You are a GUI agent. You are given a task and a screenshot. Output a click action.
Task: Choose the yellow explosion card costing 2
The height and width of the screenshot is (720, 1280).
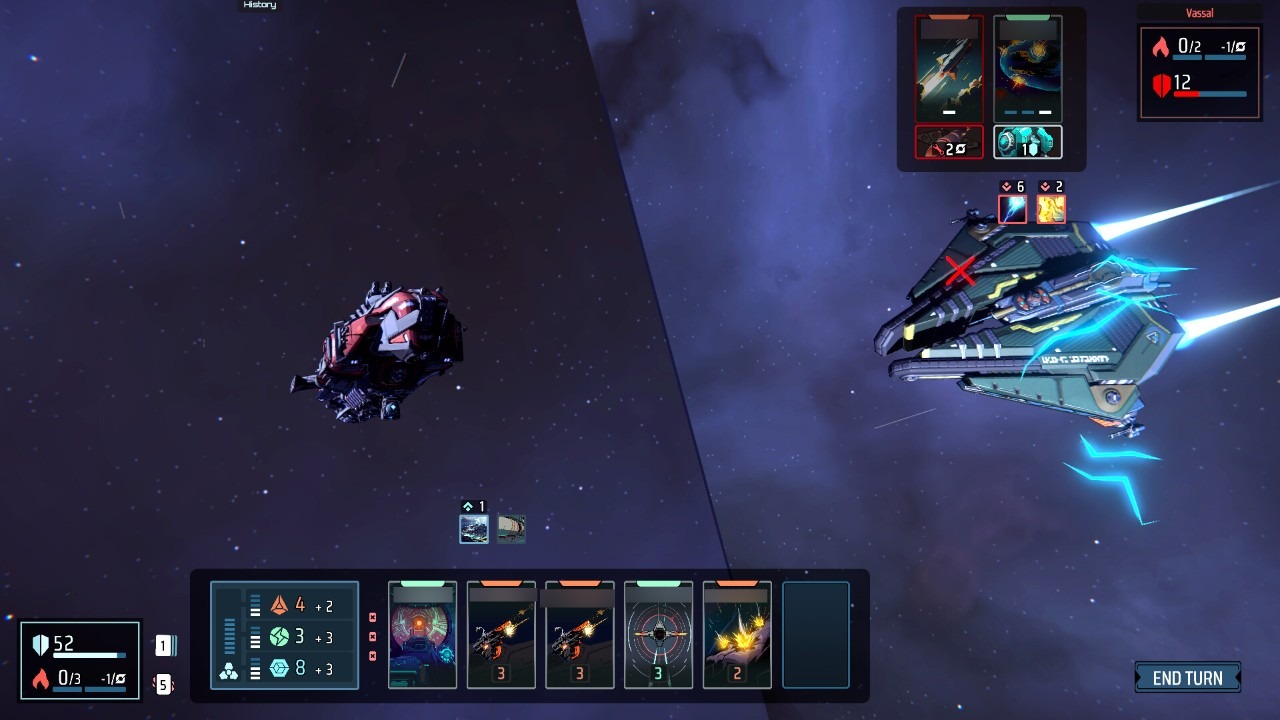click(x=737, y=635)
